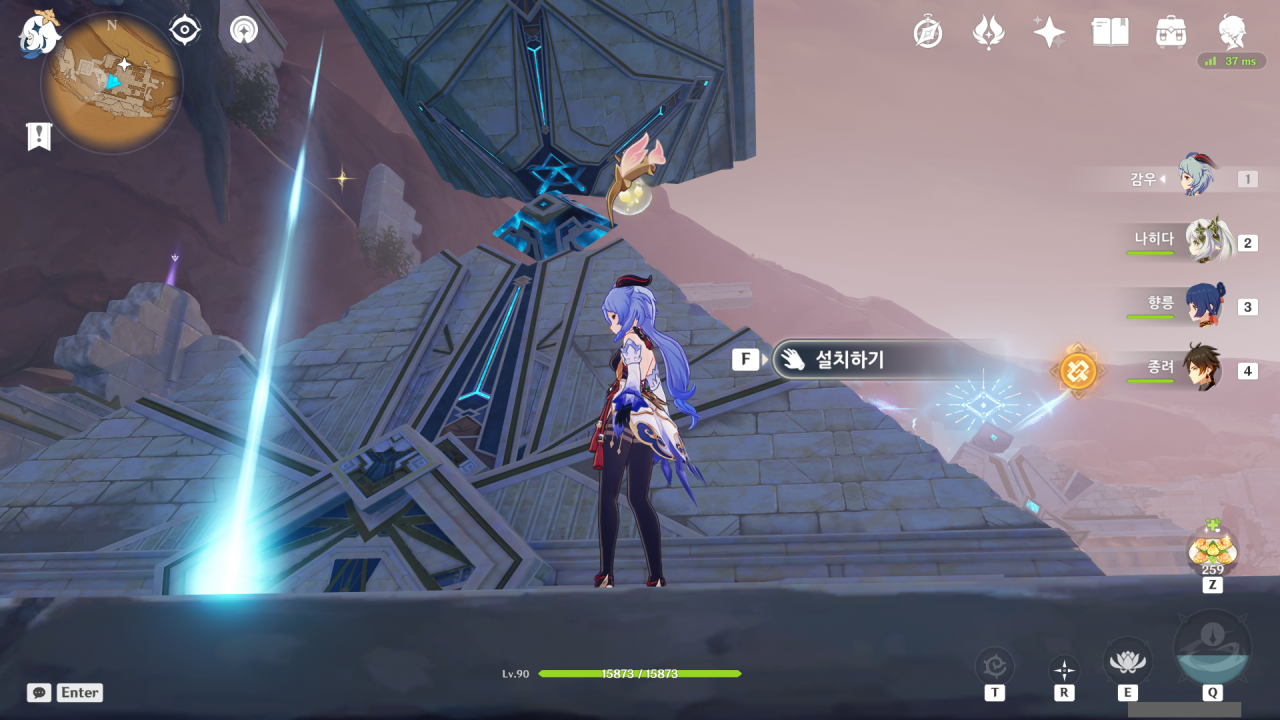Open the backpack inventory icon
The height and width of the screenshot is (720, 1280).
pyautogui.click(x=1170, y=33)
